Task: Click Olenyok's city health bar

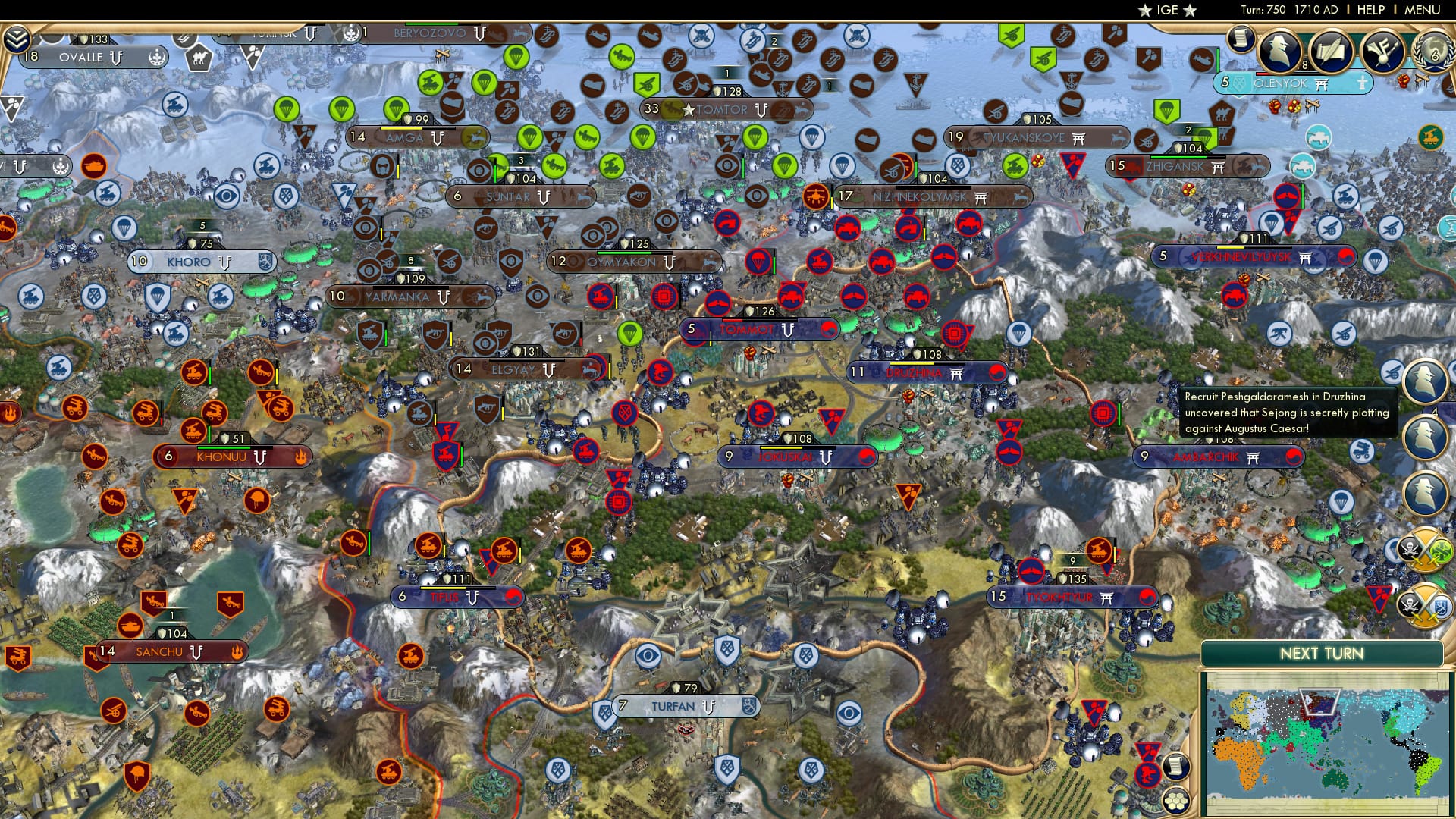Action: pos(1263,74)
